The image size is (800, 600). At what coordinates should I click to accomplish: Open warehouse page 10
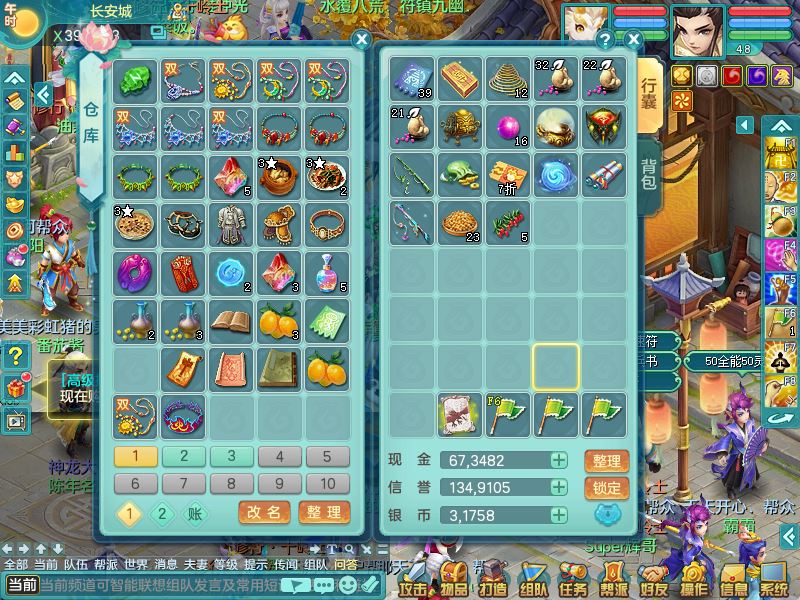coord(328,484)
